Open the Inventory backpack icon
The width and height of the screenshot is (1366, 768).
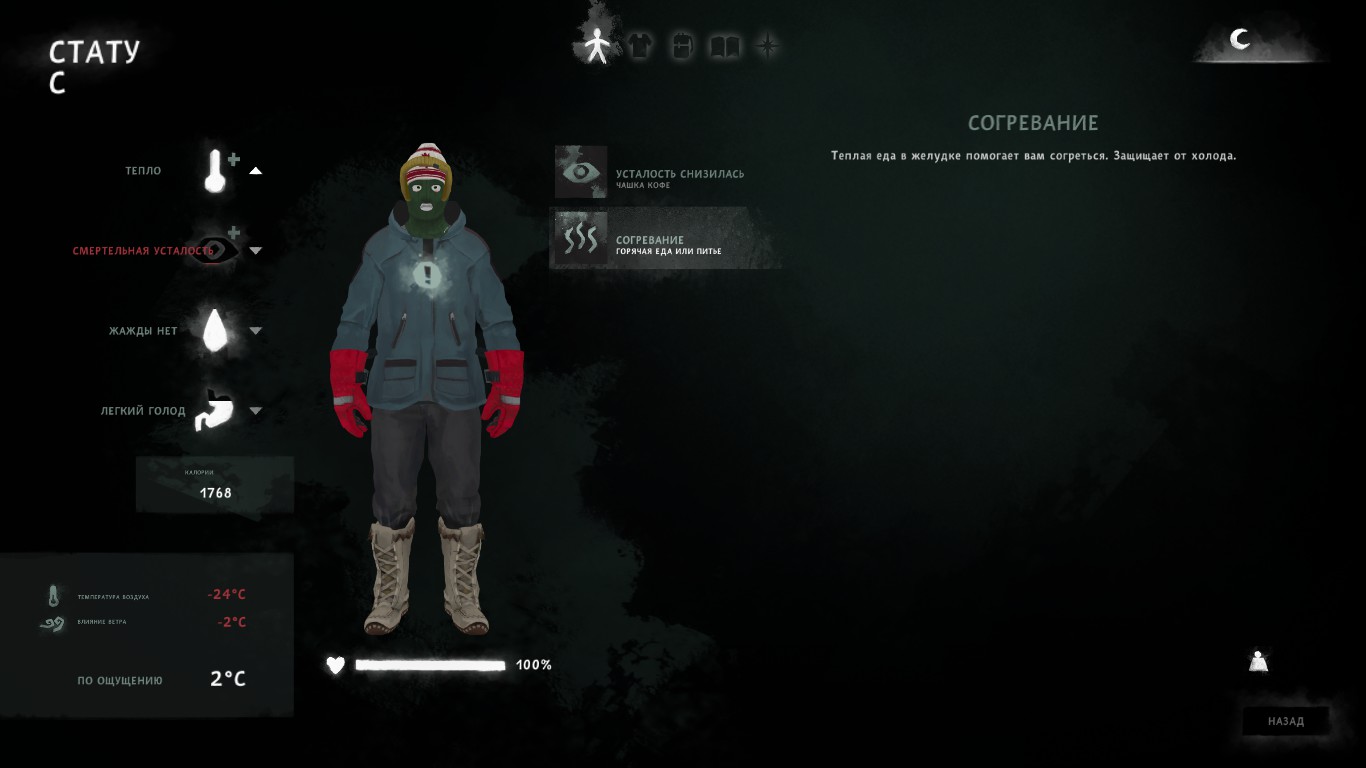tap(681, 45)
